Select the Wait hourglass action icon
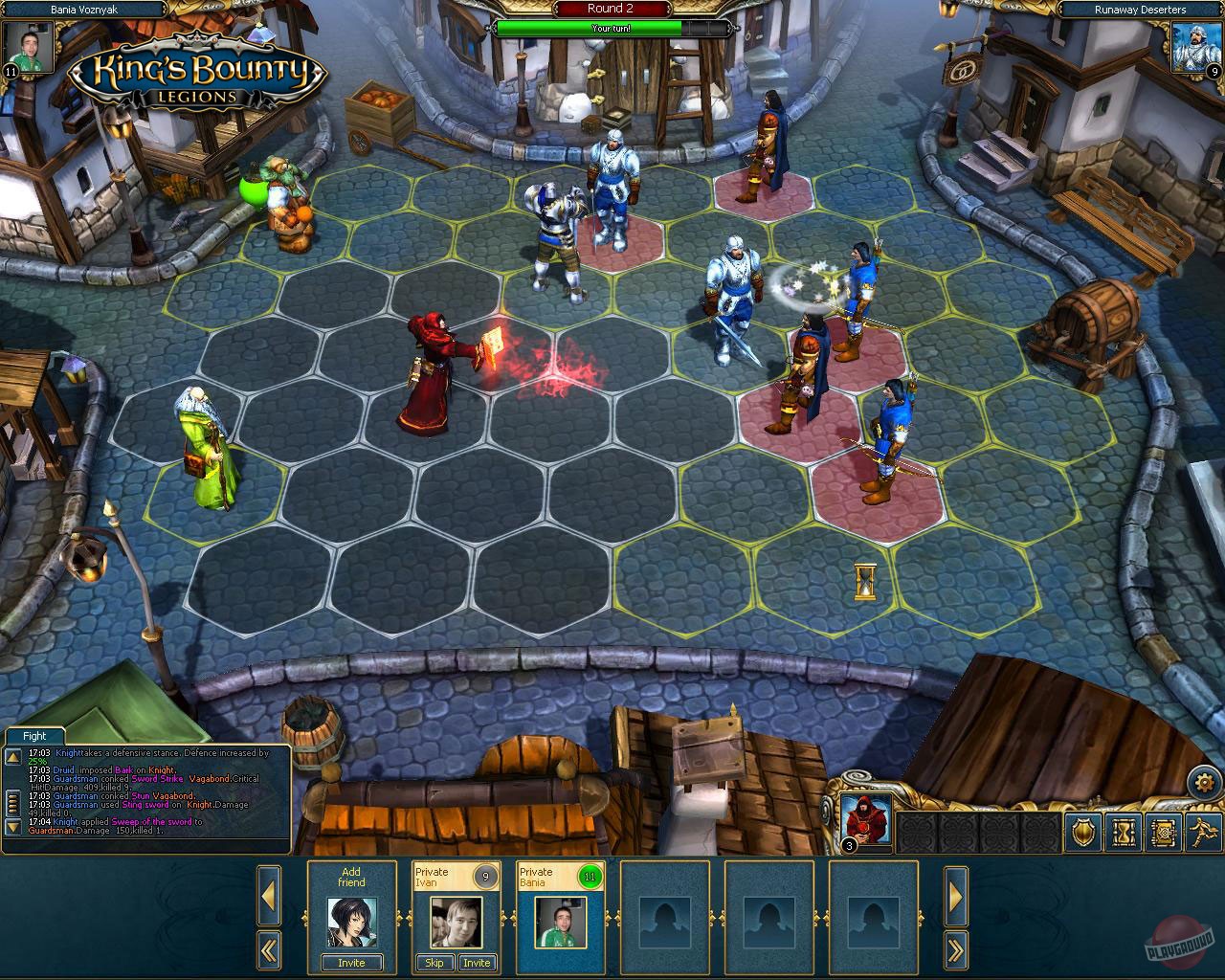 click(1124, 835)
